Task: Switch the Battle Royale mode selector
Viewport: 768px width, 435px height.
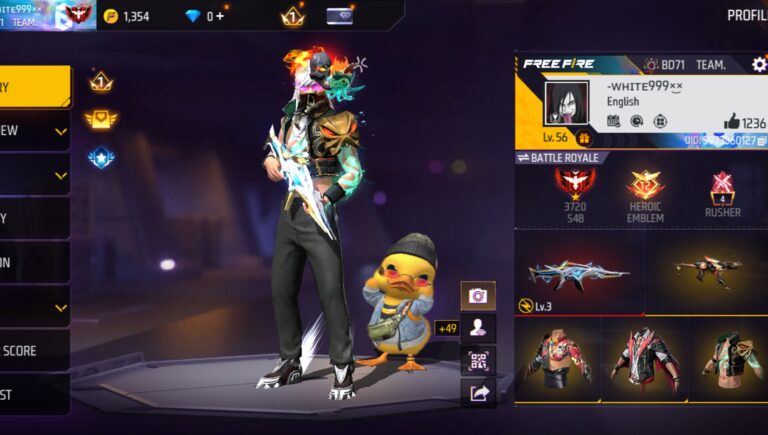Action: point(558,158)
